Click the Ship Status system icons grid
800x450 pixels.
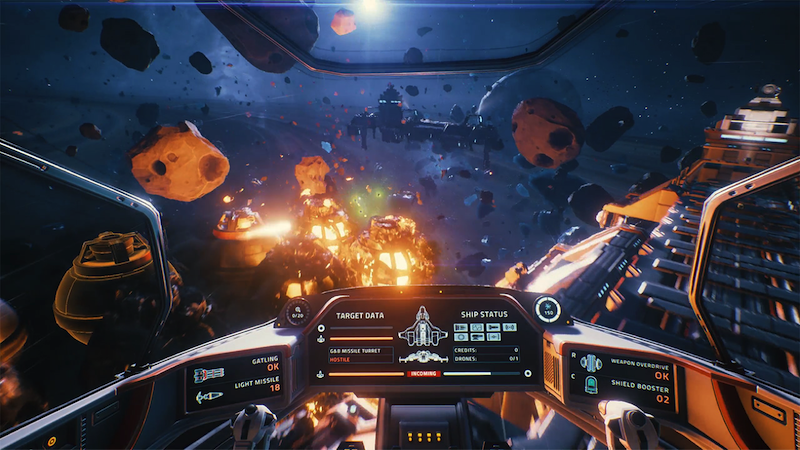[485, 332]
